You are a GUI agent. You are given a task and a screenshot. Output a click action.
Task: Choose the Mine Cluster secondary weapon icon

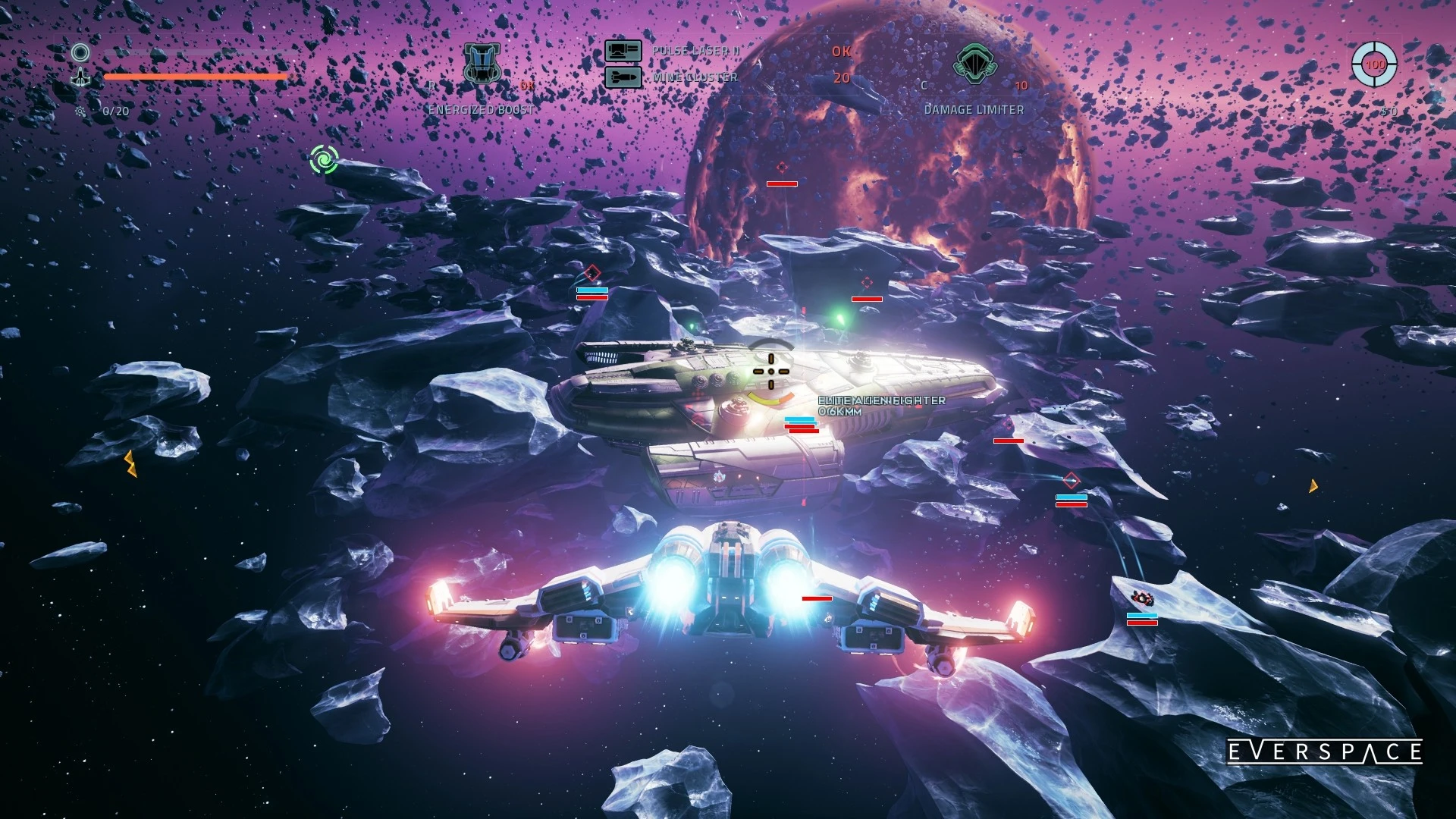(623, 77)
